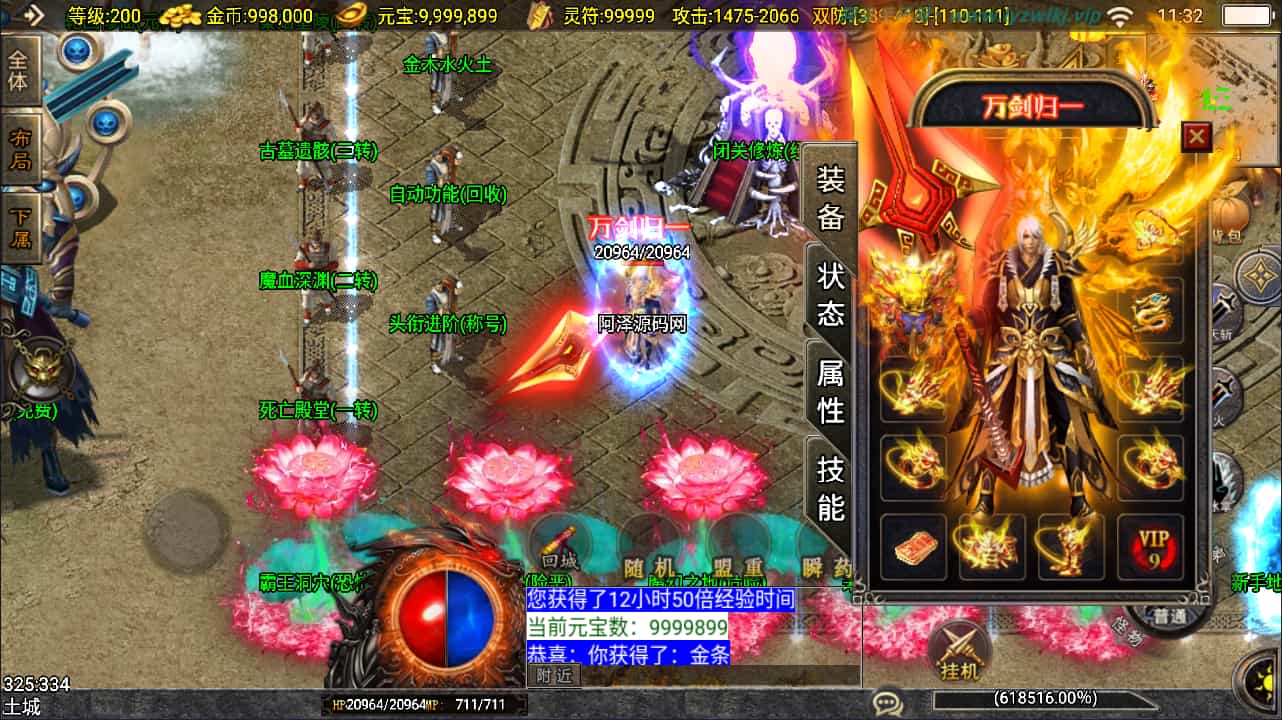1282x720 pixels.
Task: Close the 万剑归一 character panel
Action: 1196,136
